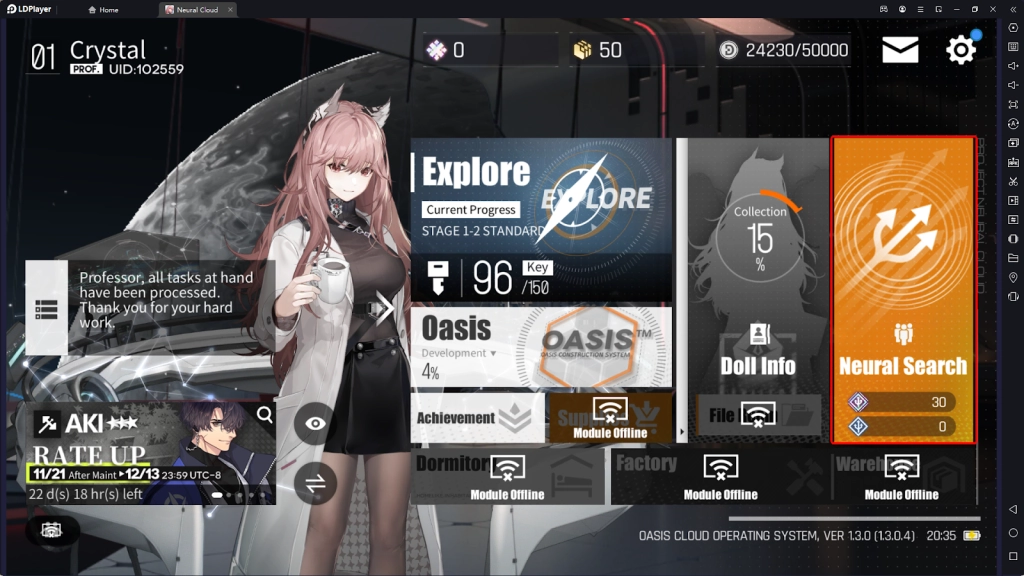This screenshot has height=576, width=1024.
Task: Open the mailbox envelope icon
Action: tap(900, 50)
